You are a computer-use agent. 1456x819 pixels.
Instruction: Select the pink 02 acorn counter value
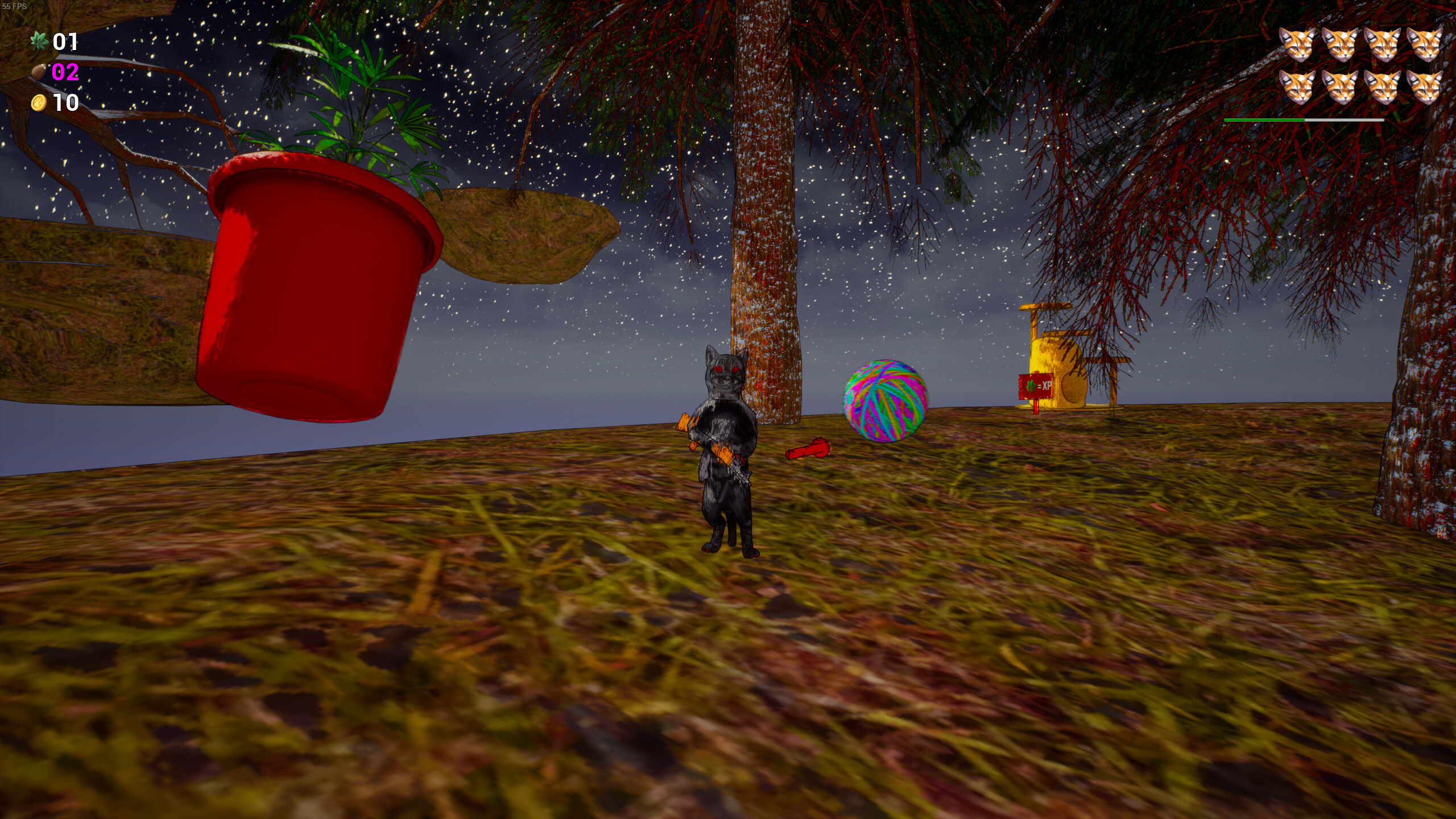coord(65,73)
